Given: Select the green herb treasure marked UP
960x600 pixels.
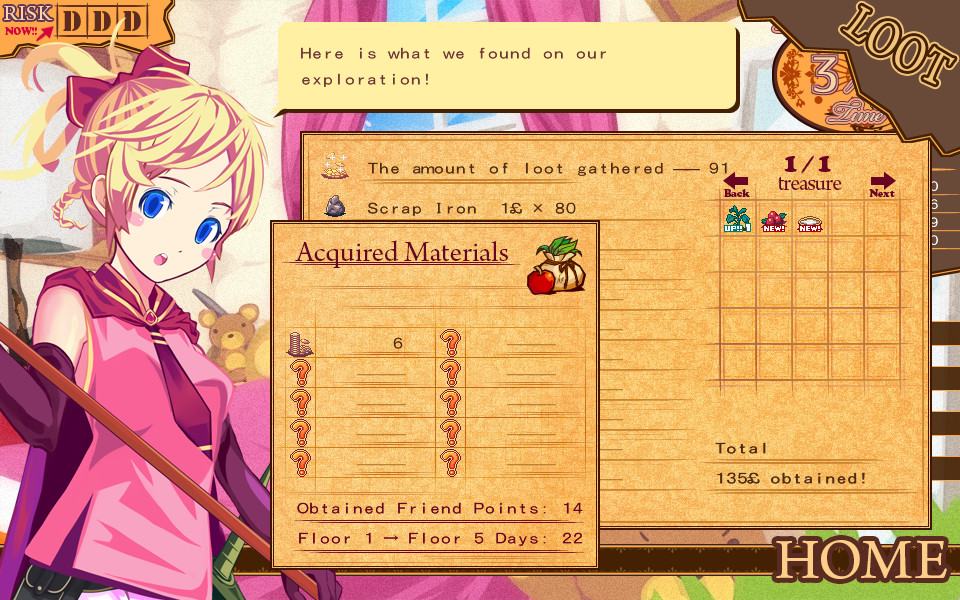Looking at the screenshot, I should point(737,221).
